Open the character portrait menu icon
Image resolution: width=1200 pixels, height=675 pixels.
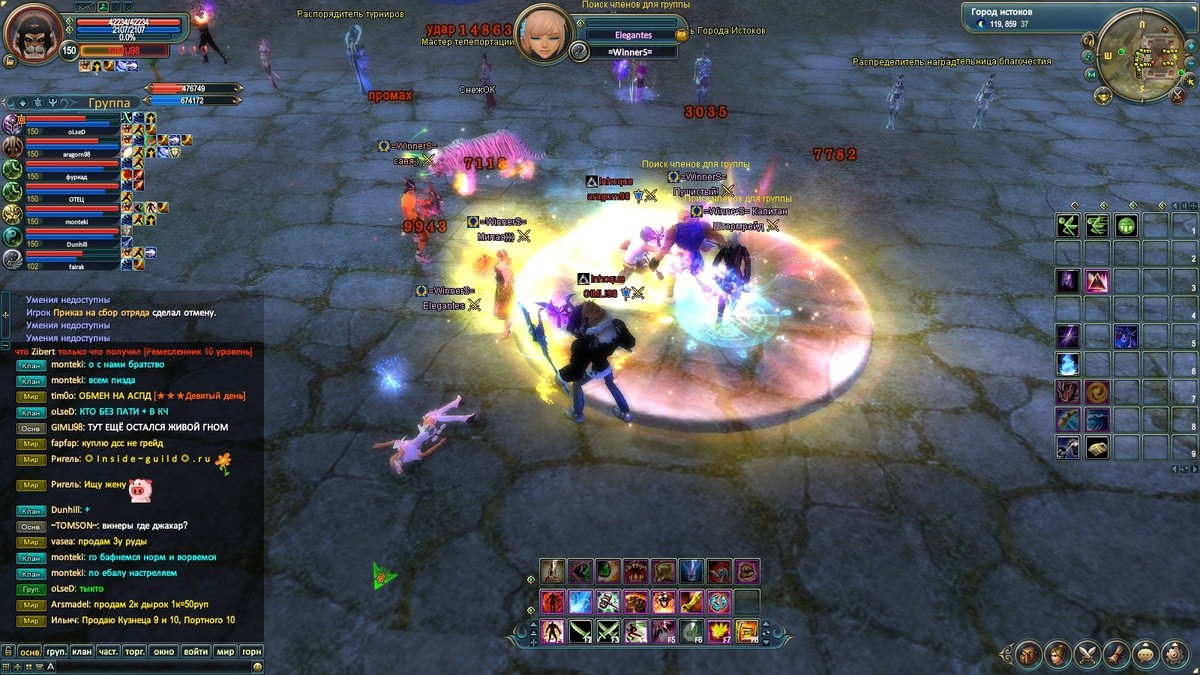click(x=1057, y=655)
